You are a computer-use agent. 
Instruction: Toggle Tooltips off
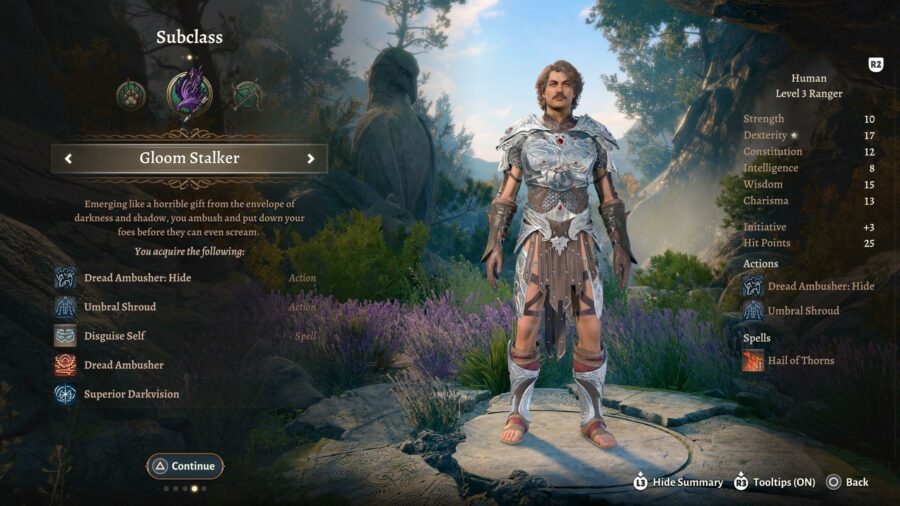click(x=776, y=482)
